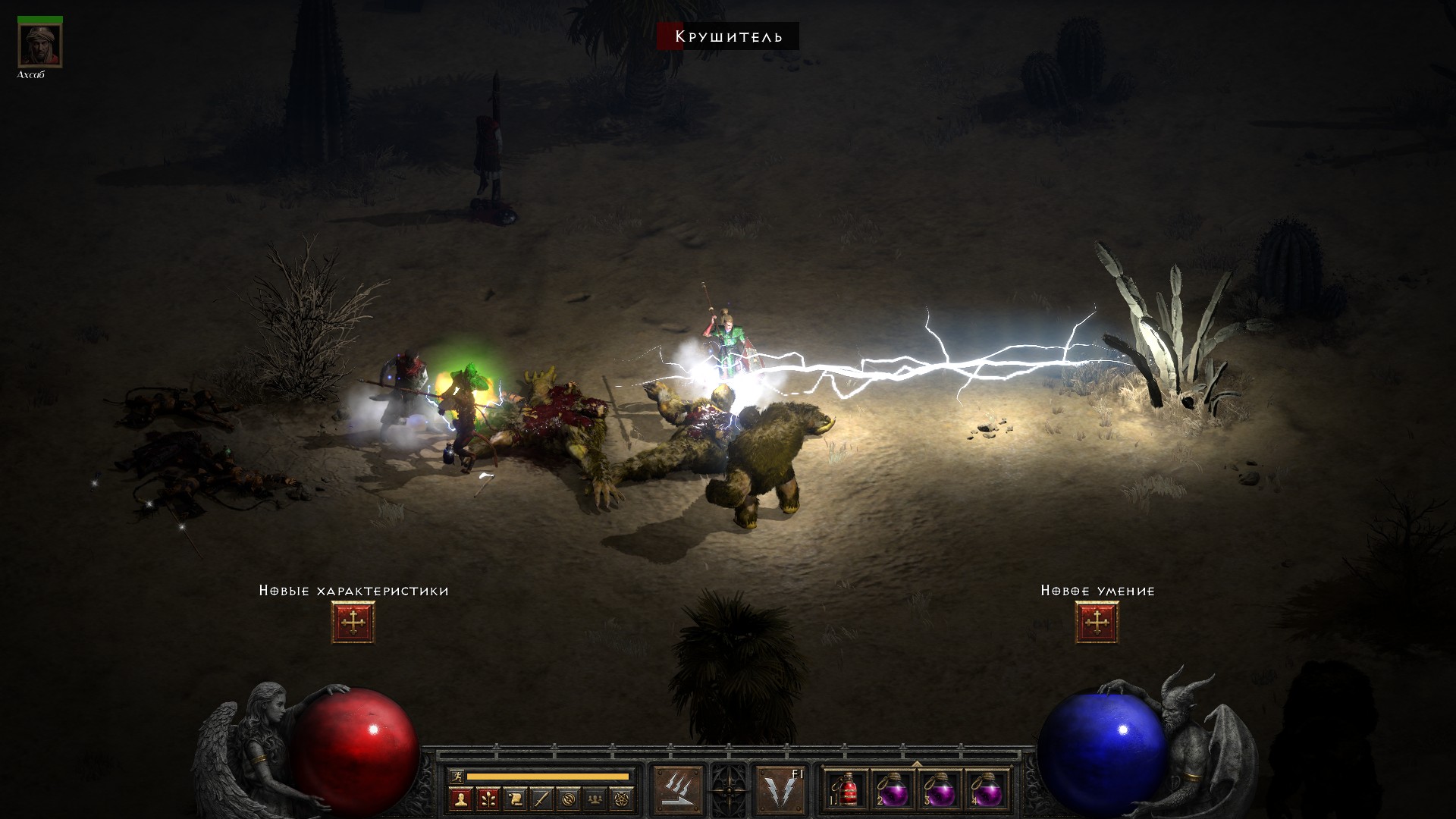
Task: Select the F1 lightning skill icon
Action: coord(780,790)
